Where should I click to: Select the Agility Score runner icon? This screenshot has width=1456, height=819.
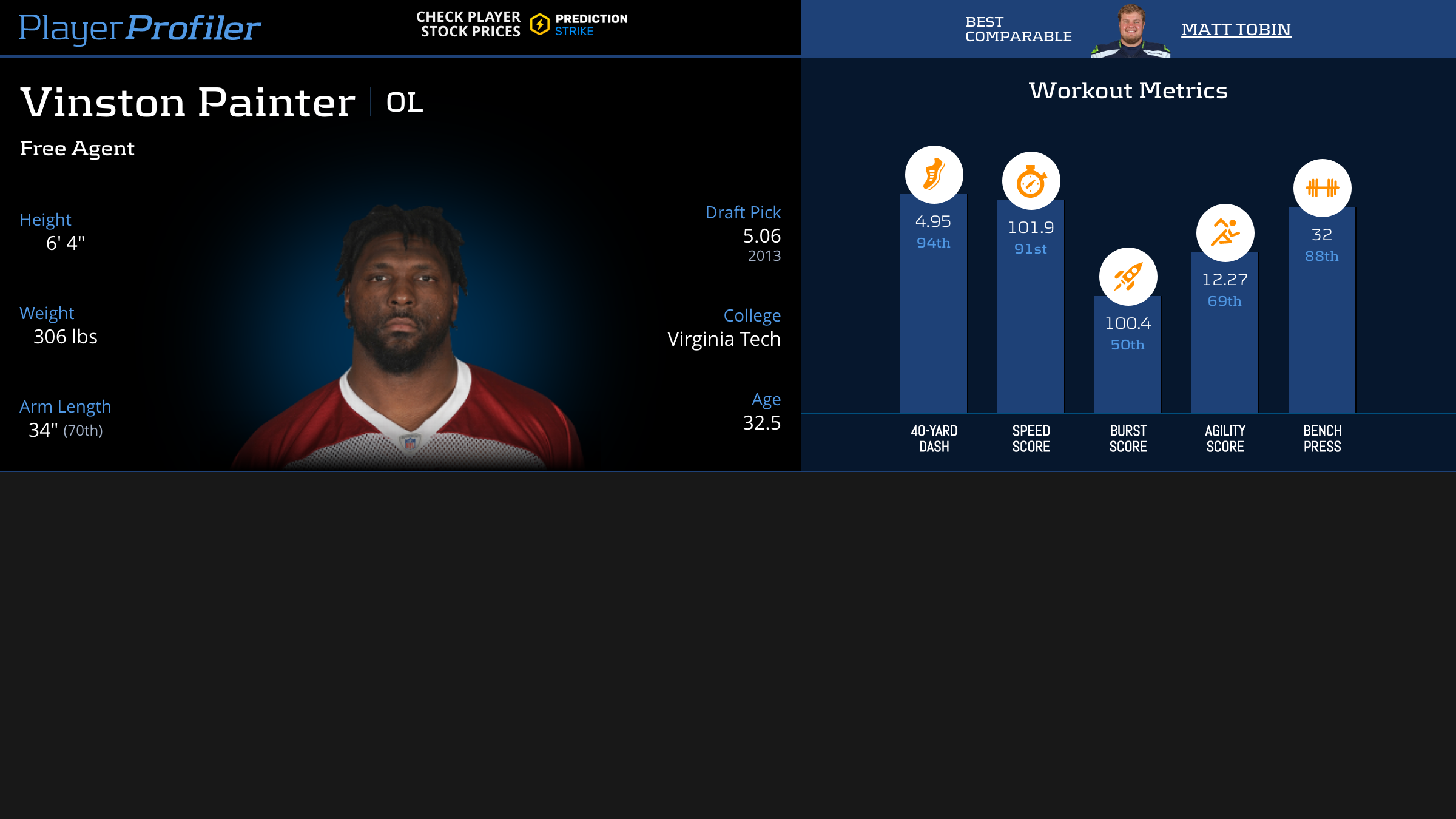point(1225,233)
